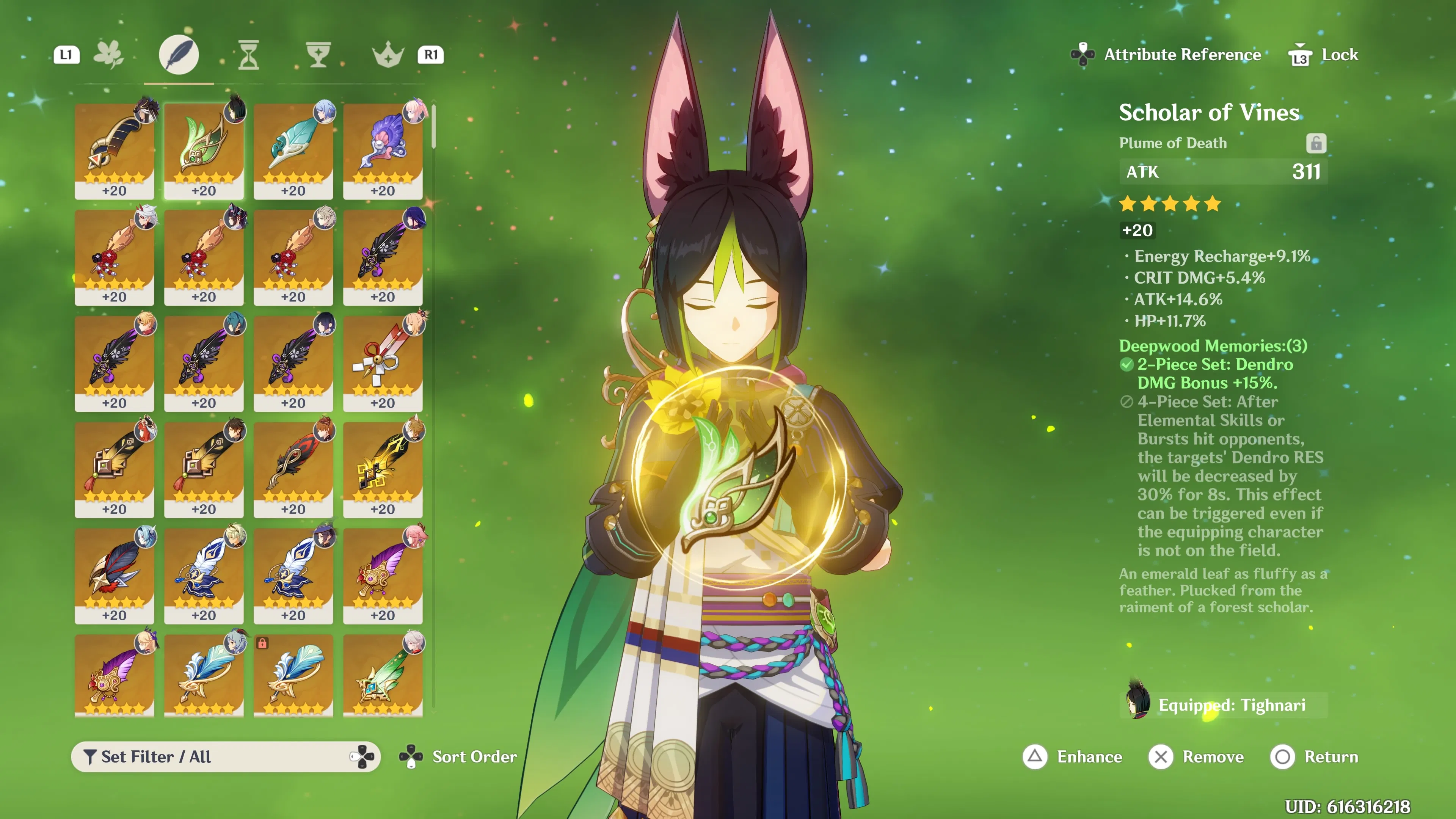Open the Set Filter dropdown

(225, 756)
